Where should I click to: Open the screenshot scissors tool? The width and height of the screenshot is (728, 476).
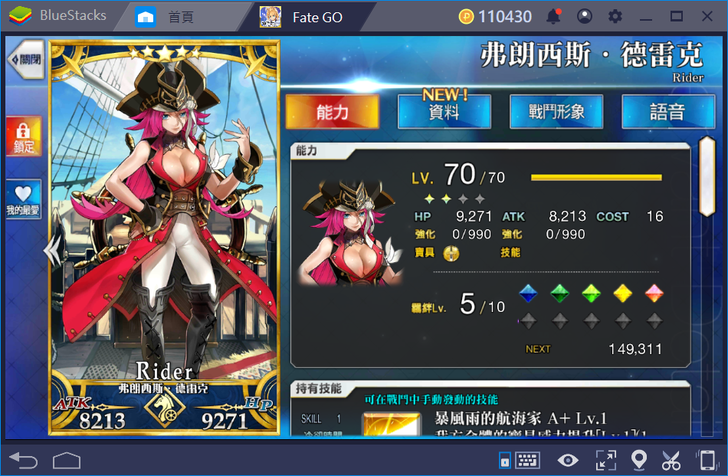pos(672,460)
